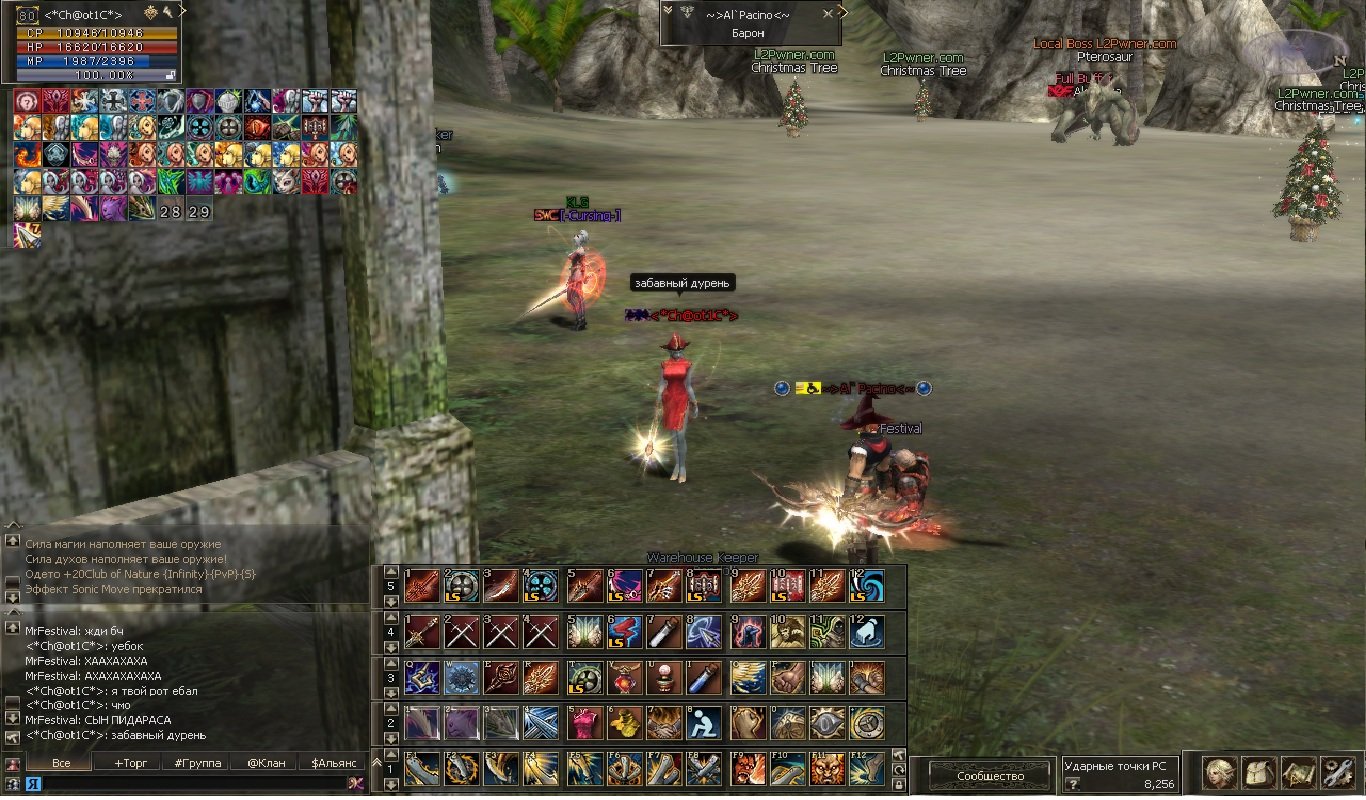Activate the handshake trade action icon
This screenshot has height=800, width=1366.
[x=665, y=722]
